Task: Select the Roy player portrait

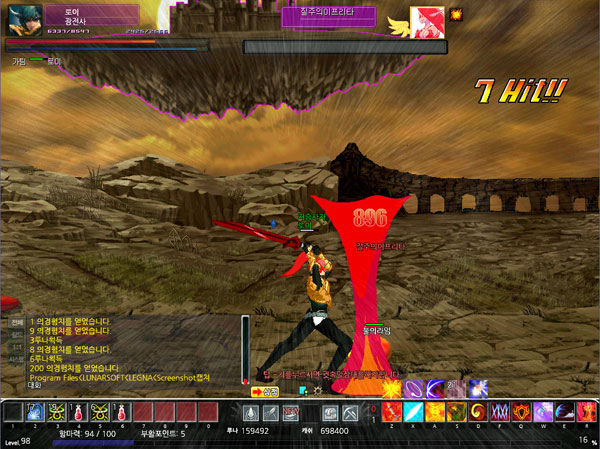Action: click(x=24, y=20)
